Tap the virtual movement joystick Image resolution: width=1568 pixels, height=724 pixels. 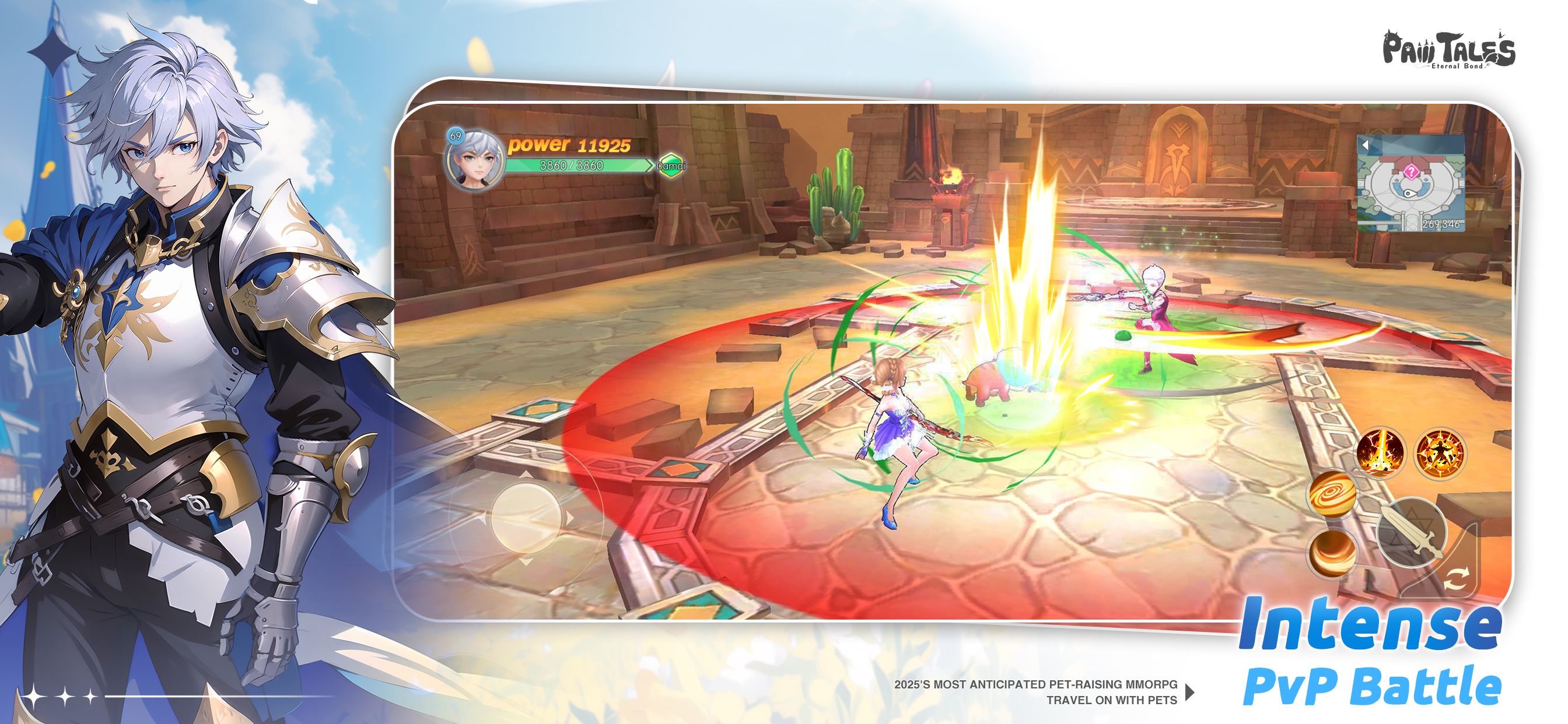click(526, 518)
